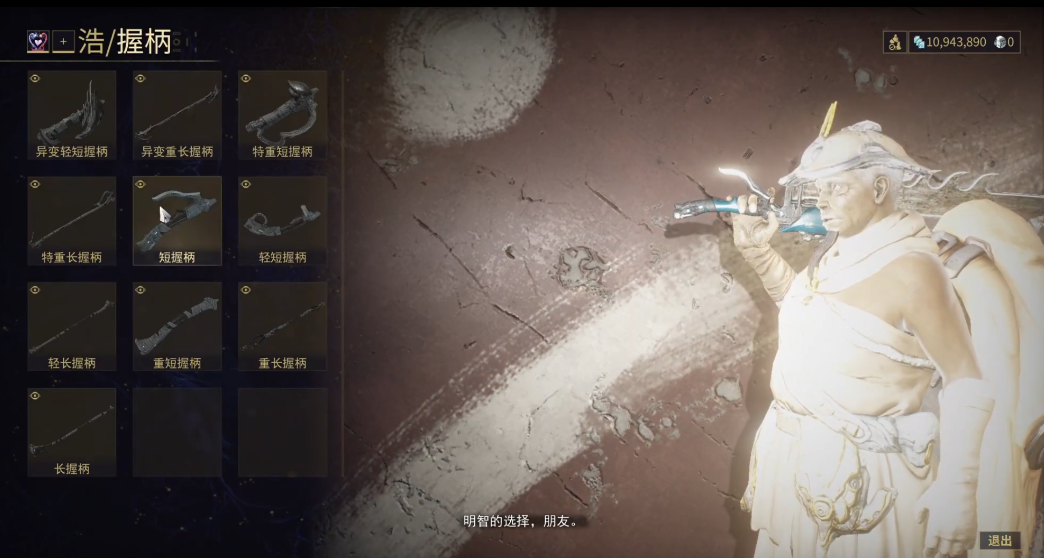
Task: Click the plus button beside the heart icon
Action: [x=63, y=41]
